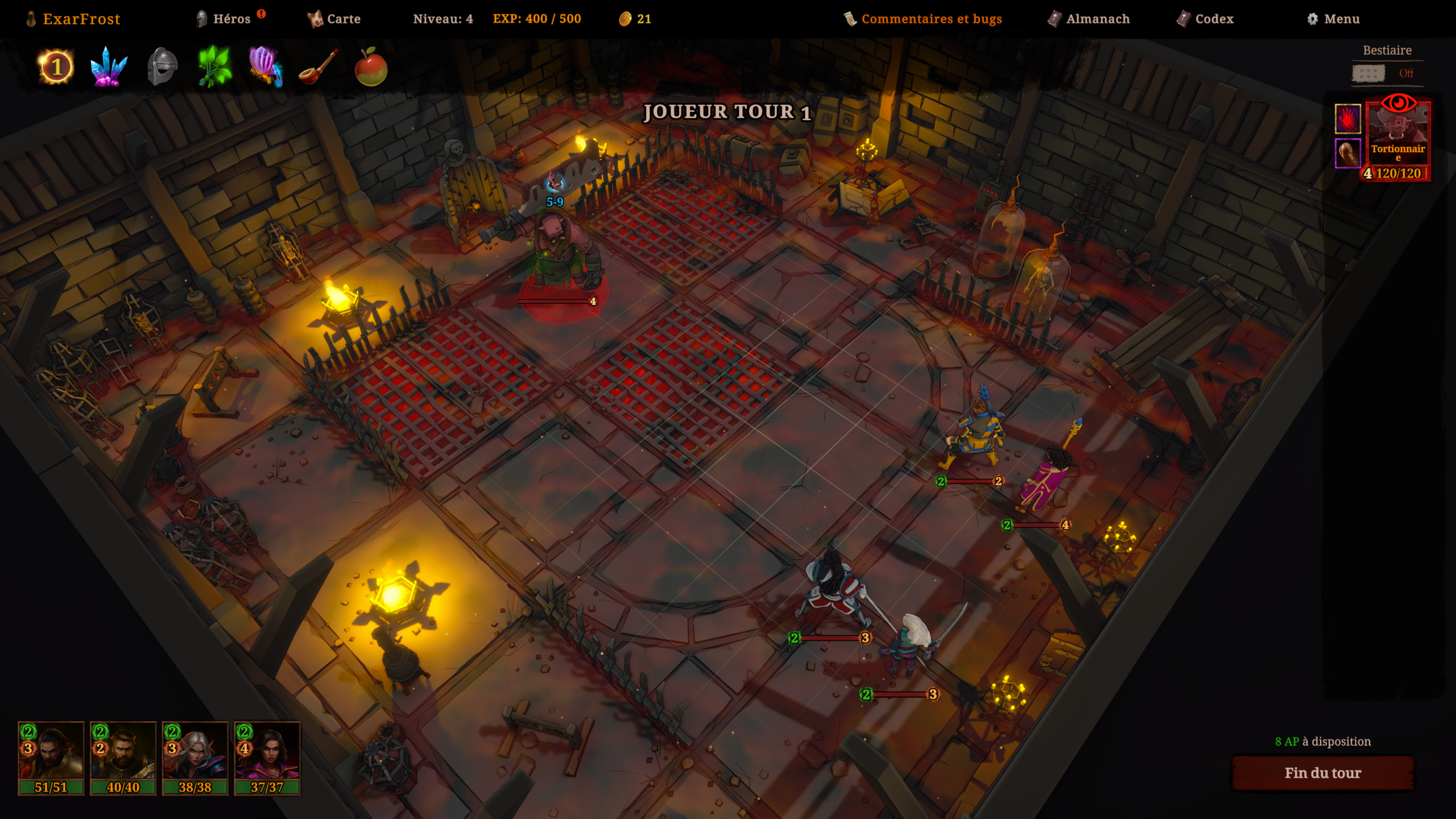The image size is (1456, 819).
Task: End the turn with Fin du tour
Action: tap(1322, 773)
